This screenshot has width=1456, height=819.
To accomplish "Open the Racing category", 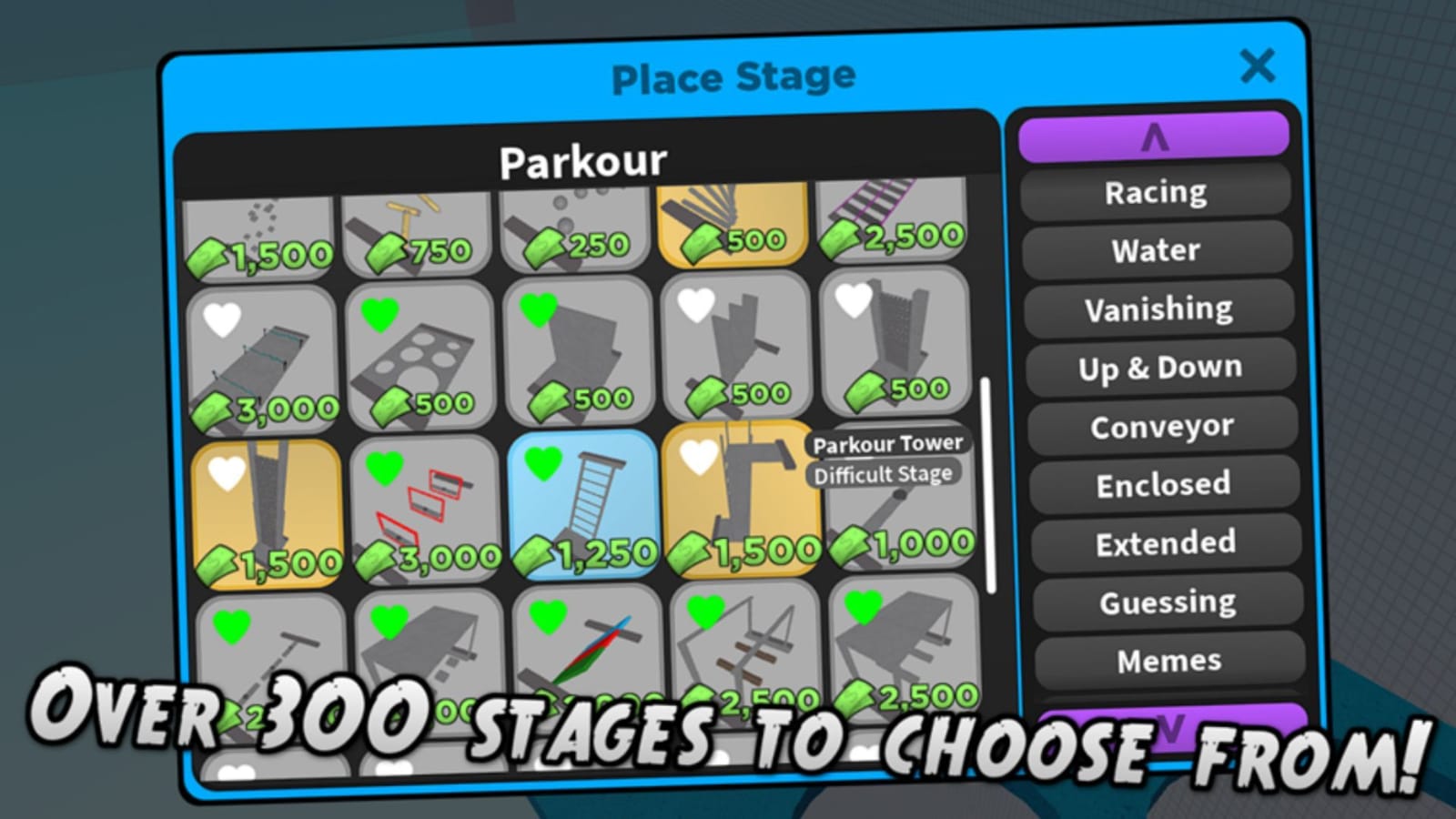I will pyautogui.click(x=1154, y=192).
